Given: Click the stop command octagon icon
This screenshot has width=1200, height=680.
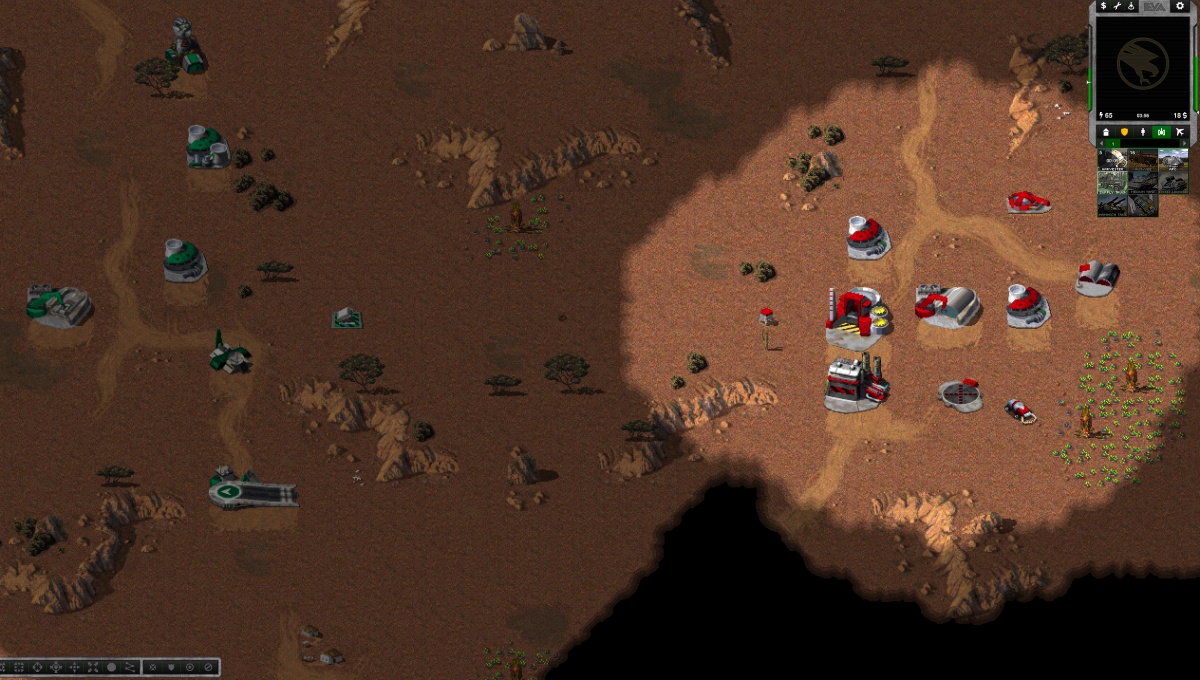Looking at the screenshot, I should tap(112, 667).
